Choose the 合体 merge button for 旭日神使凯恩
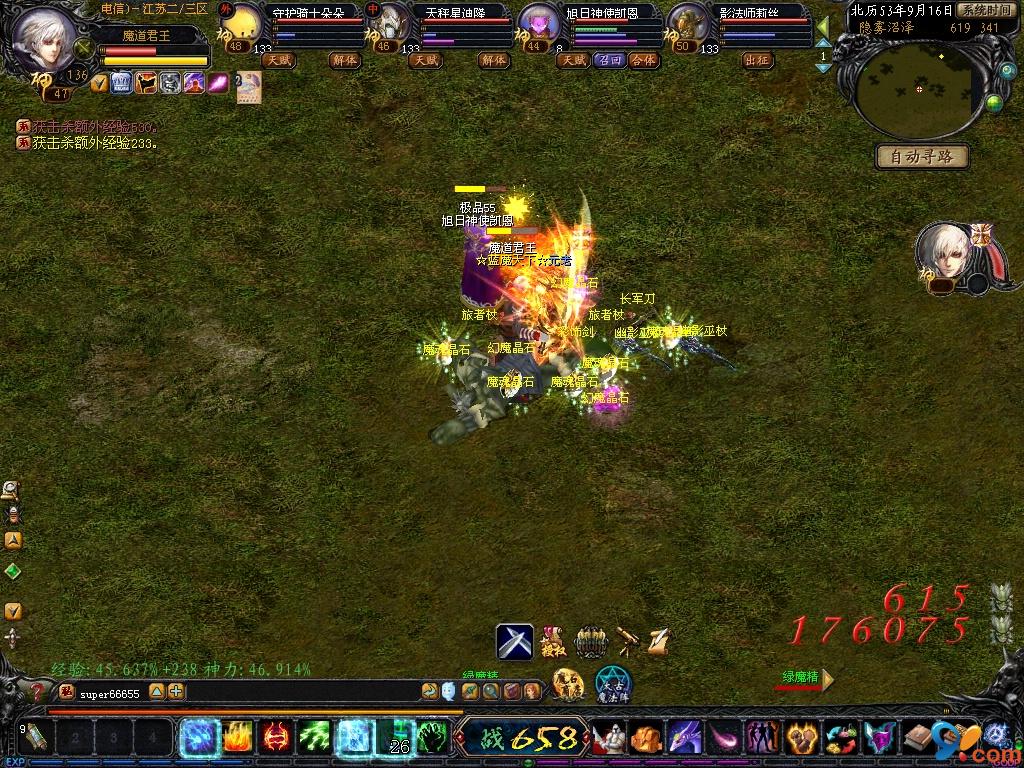Viewport: 1024px width, 768px height. (643, 60)
